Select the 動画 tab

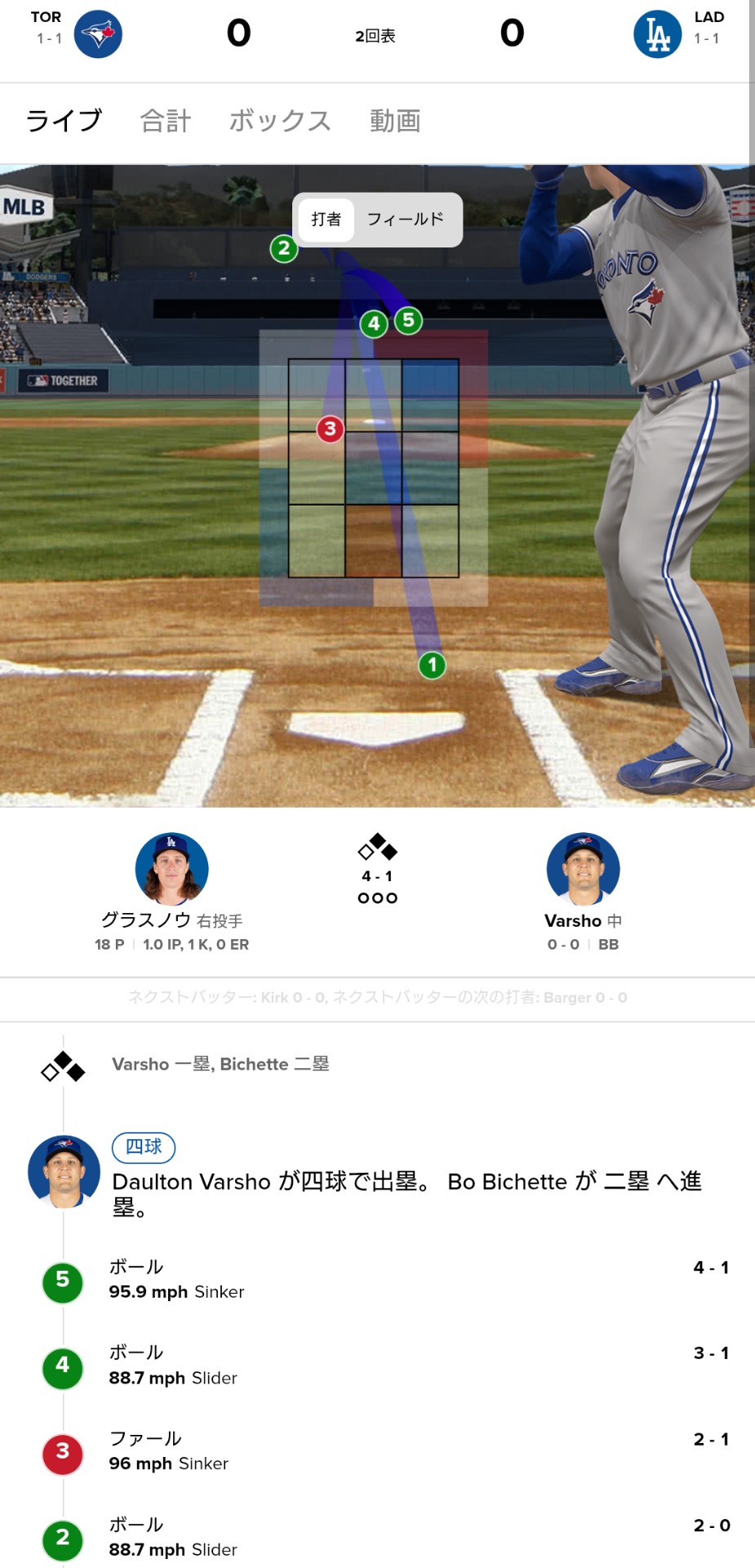pyautogui.click(x=395, y=121)
